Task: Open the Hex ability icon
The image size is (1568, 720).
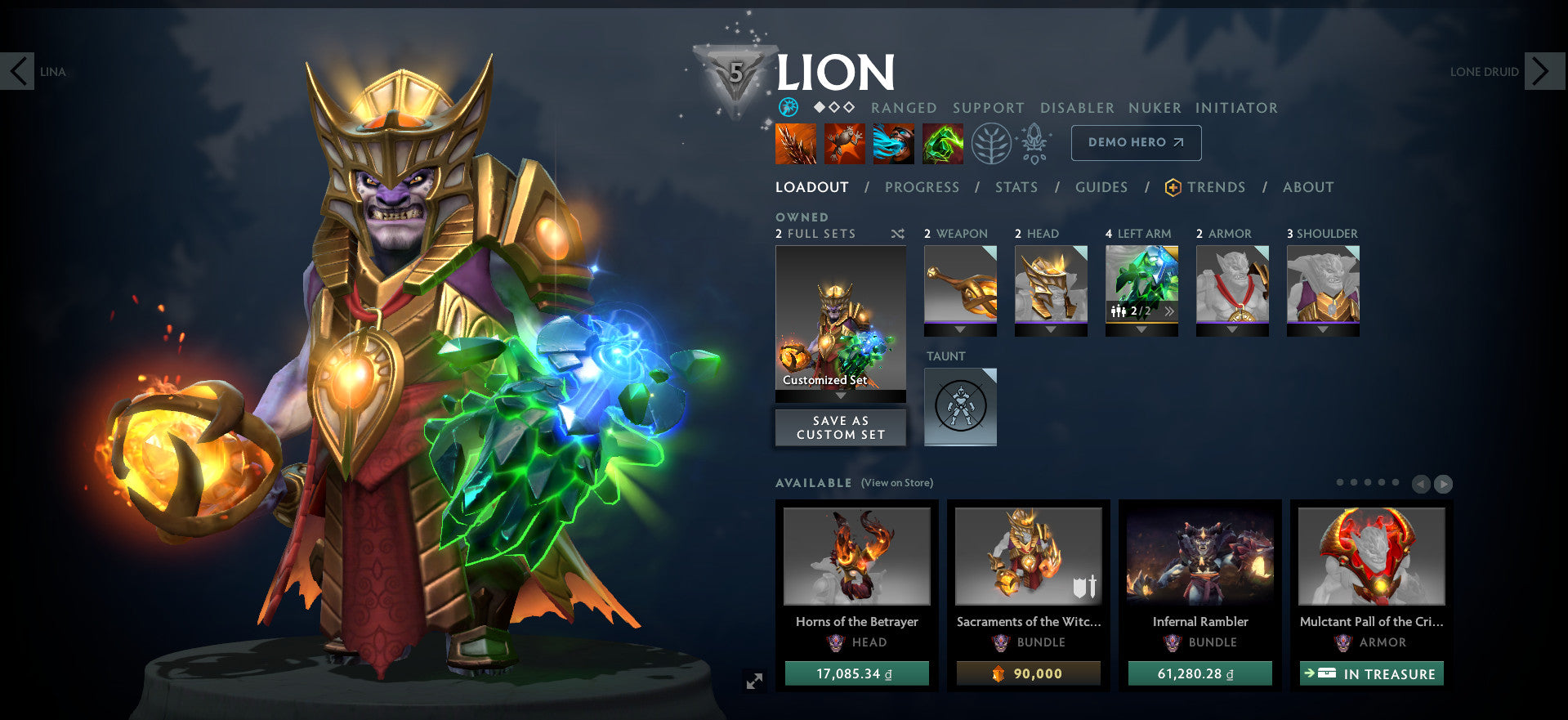Action: (845, 144)
